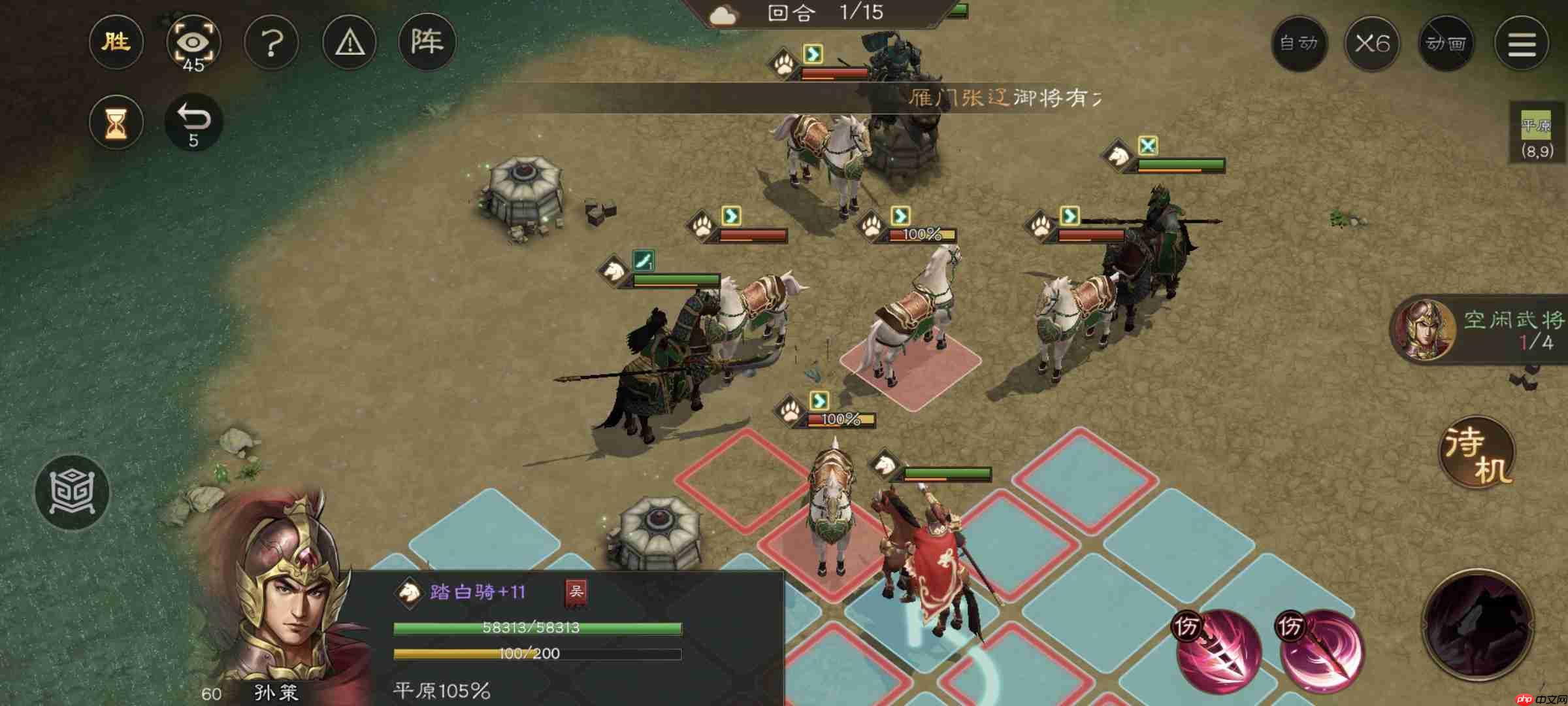The width and height of the screenshot is (1568, 706).
Task: Tap the warning triangle alert icon
Action: click(x=350, y=42)
